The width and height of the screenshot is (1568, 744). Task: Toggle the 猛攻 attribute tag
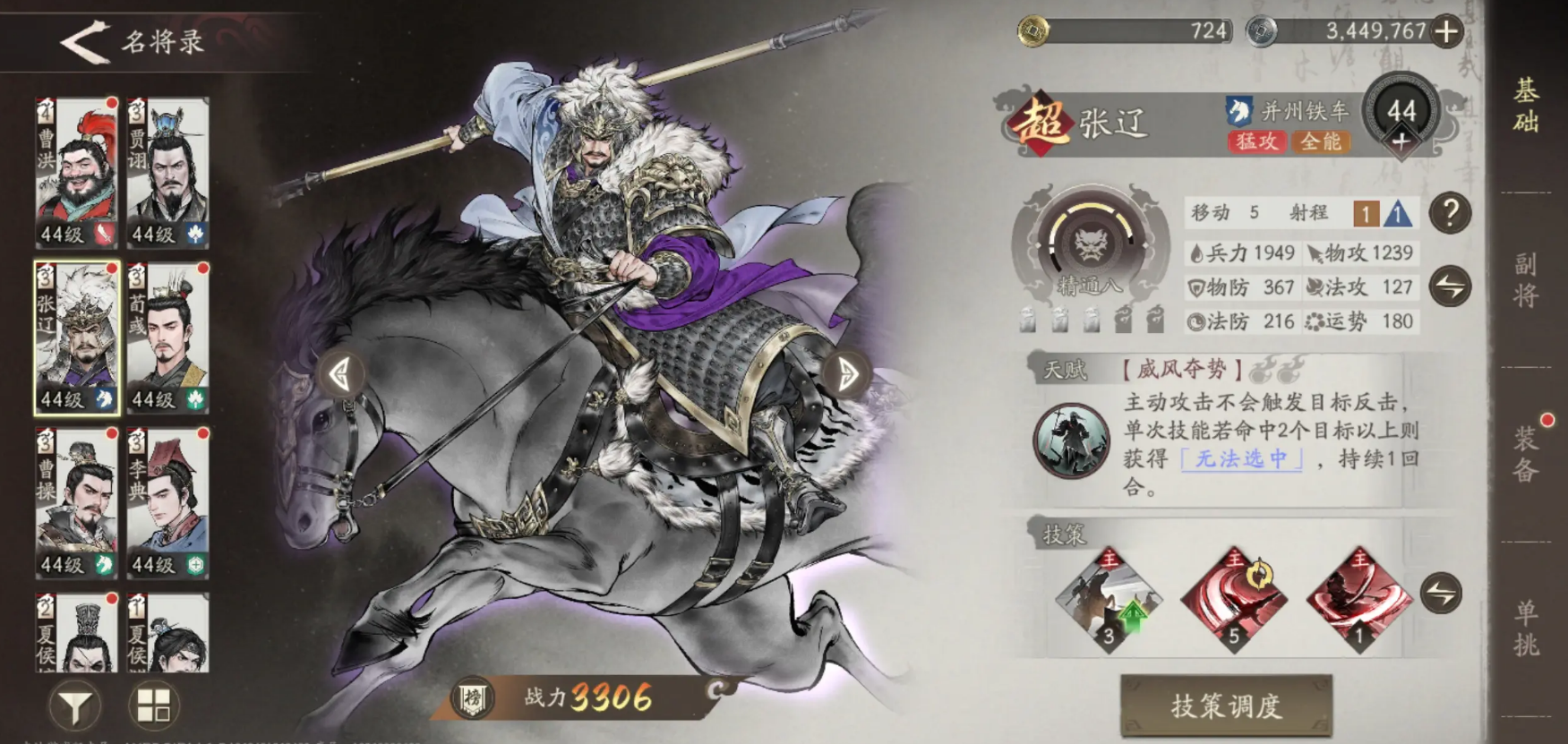pyautogui.click(x=1257, y=141)
